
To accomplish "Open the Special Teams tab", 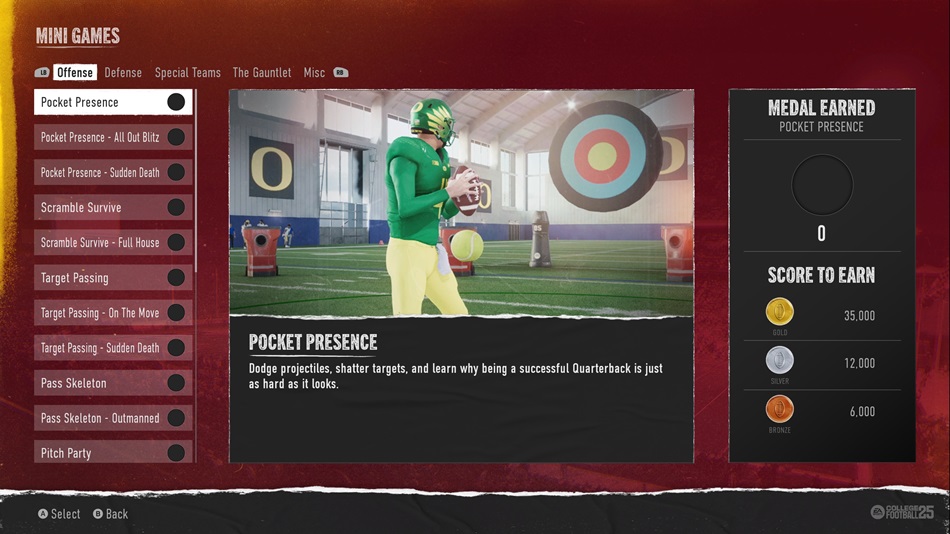I will click(x=187, y=73).
